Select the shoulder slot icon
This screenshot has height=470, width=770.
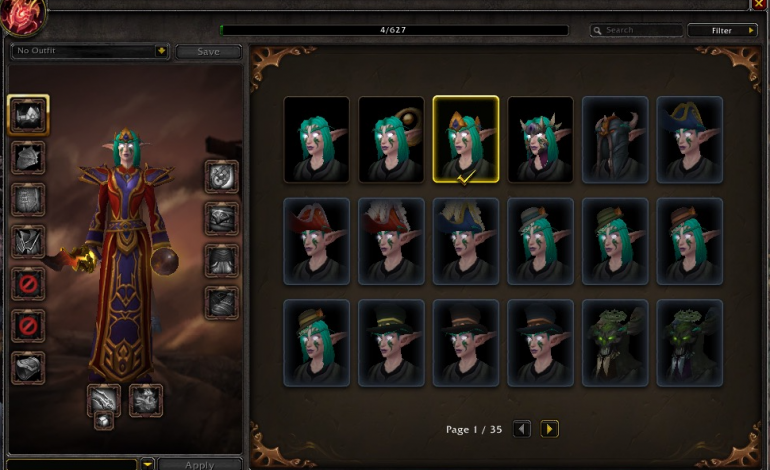(x=28, y=158)
